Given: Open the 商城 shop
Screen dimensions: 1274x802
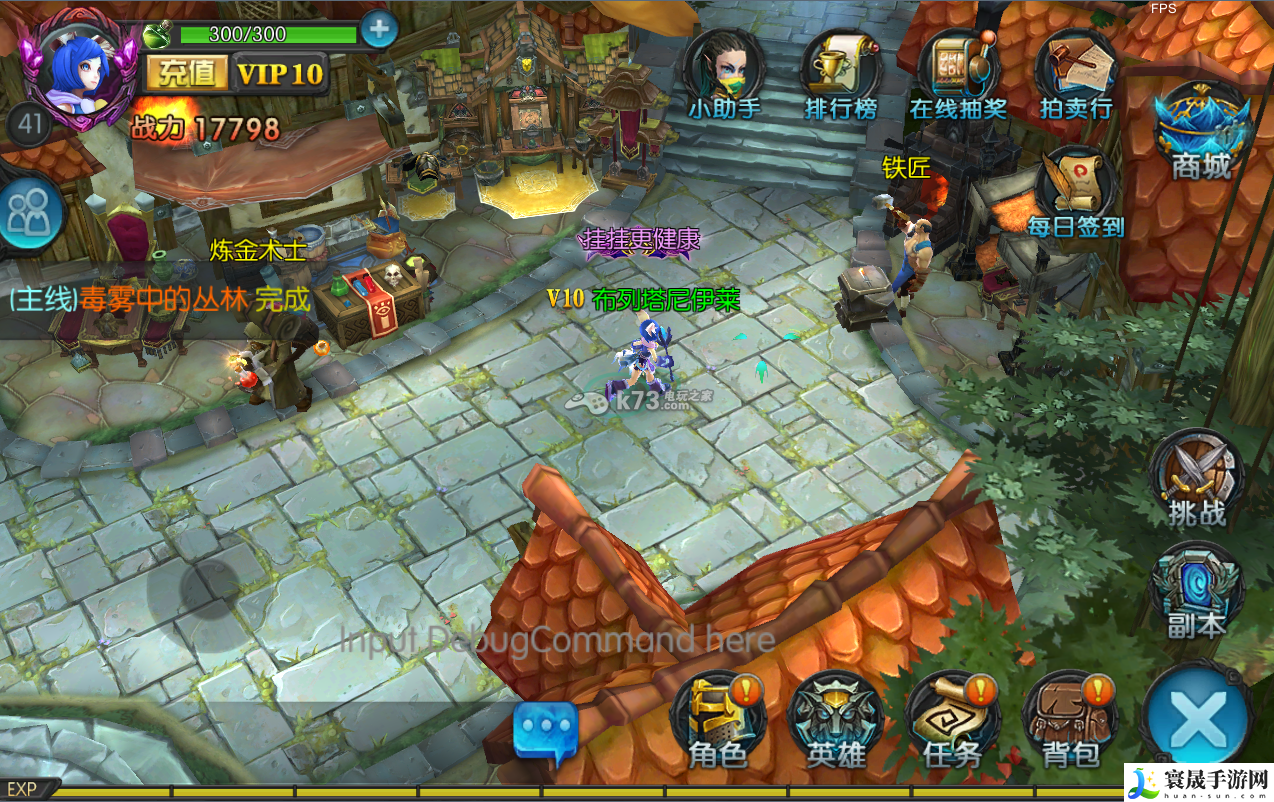Looking at the screenshot, I should click(1202, 130).
